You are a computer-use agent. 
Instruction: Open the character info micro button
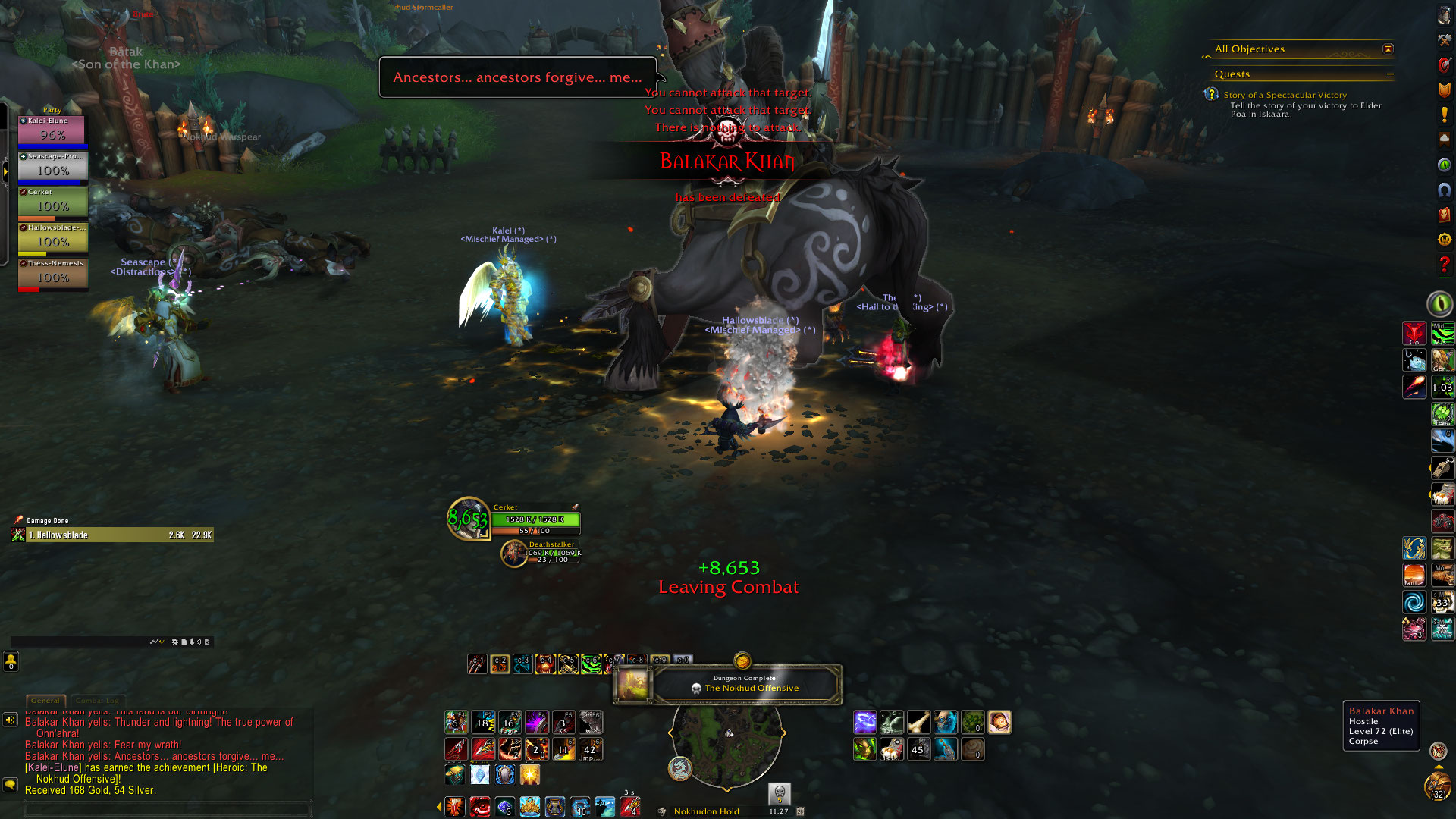tap(1444, 15)
